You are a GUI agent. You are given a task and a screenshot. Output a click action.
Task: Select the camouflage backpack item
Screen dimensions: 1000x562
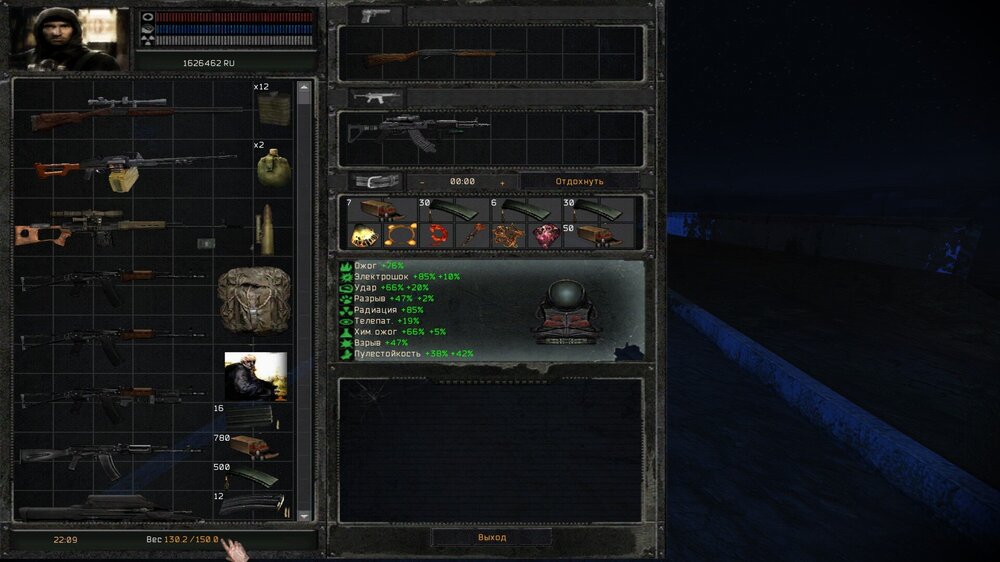[253, 298]
